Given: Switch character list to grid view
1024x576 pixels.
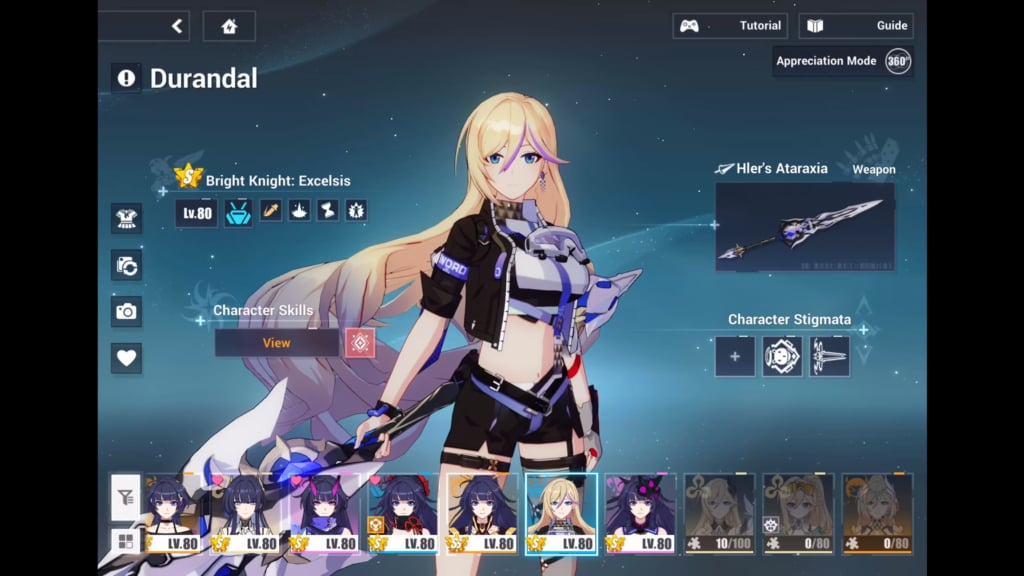Looking at the screenshot, I should (x=126, y=541).
